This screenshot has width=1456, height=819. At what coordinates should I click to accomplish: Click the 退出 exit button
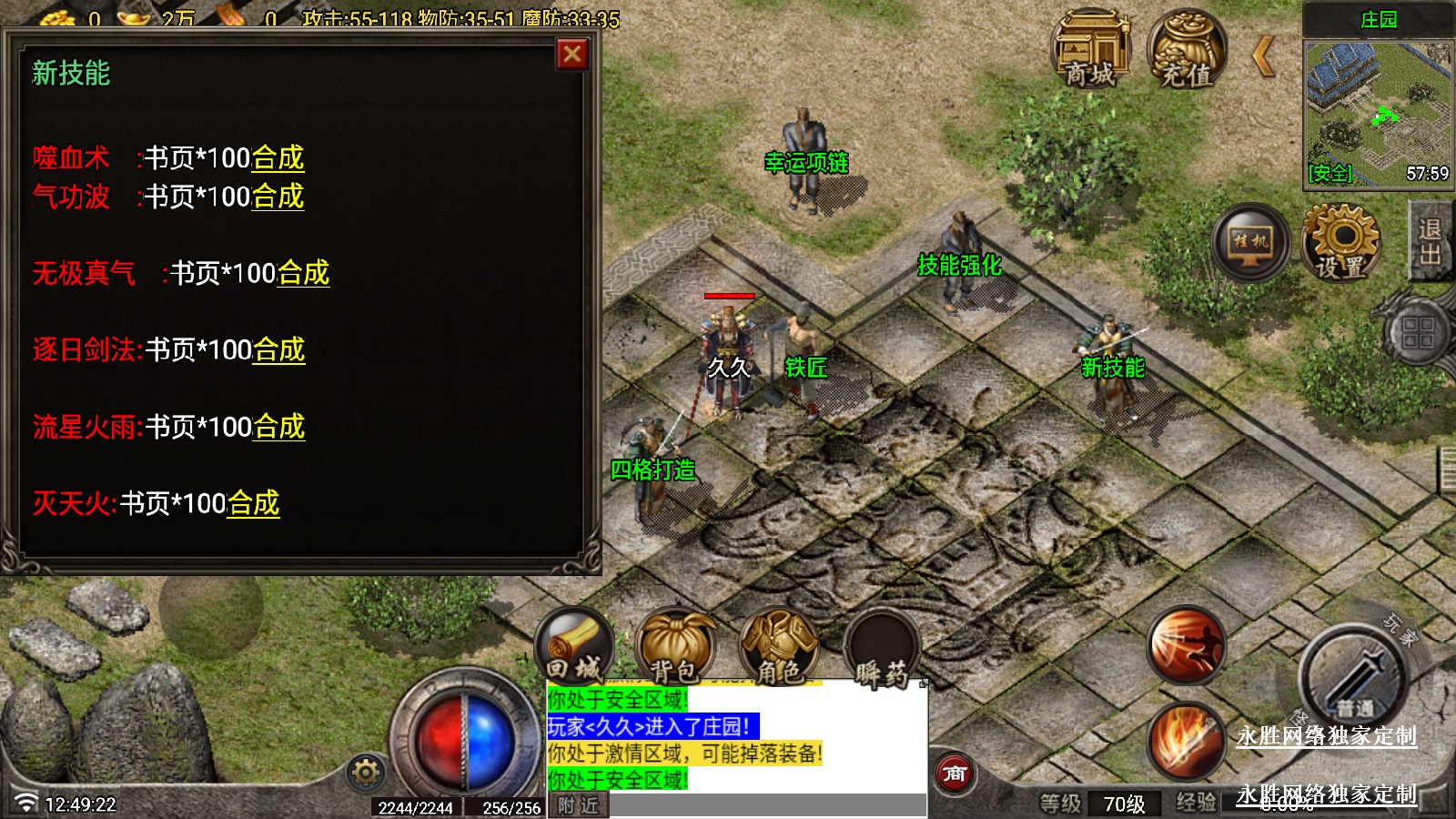click(1431, 242)
